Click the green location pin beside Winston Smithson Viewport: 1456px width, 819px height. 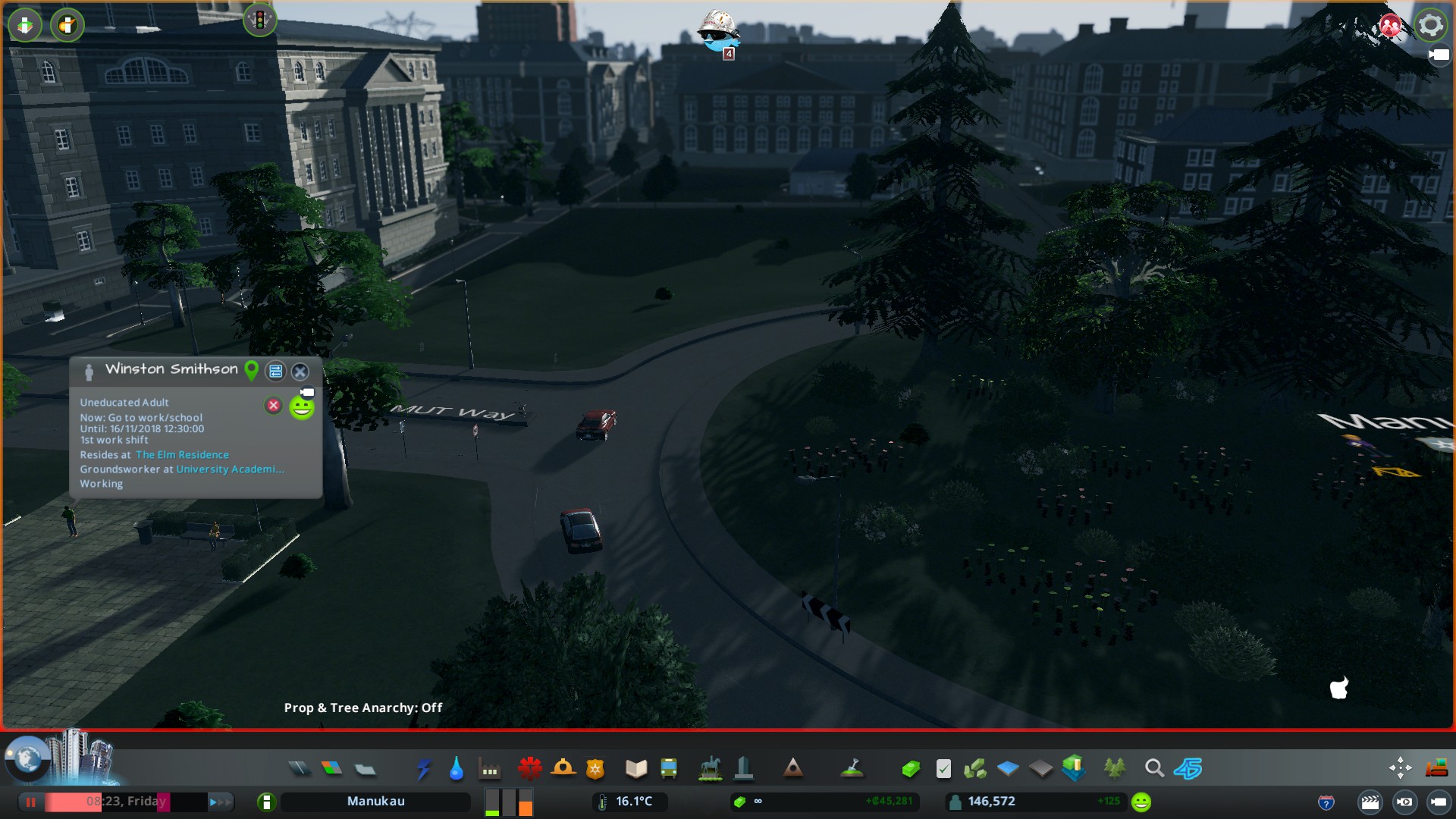tap(251, 370)
